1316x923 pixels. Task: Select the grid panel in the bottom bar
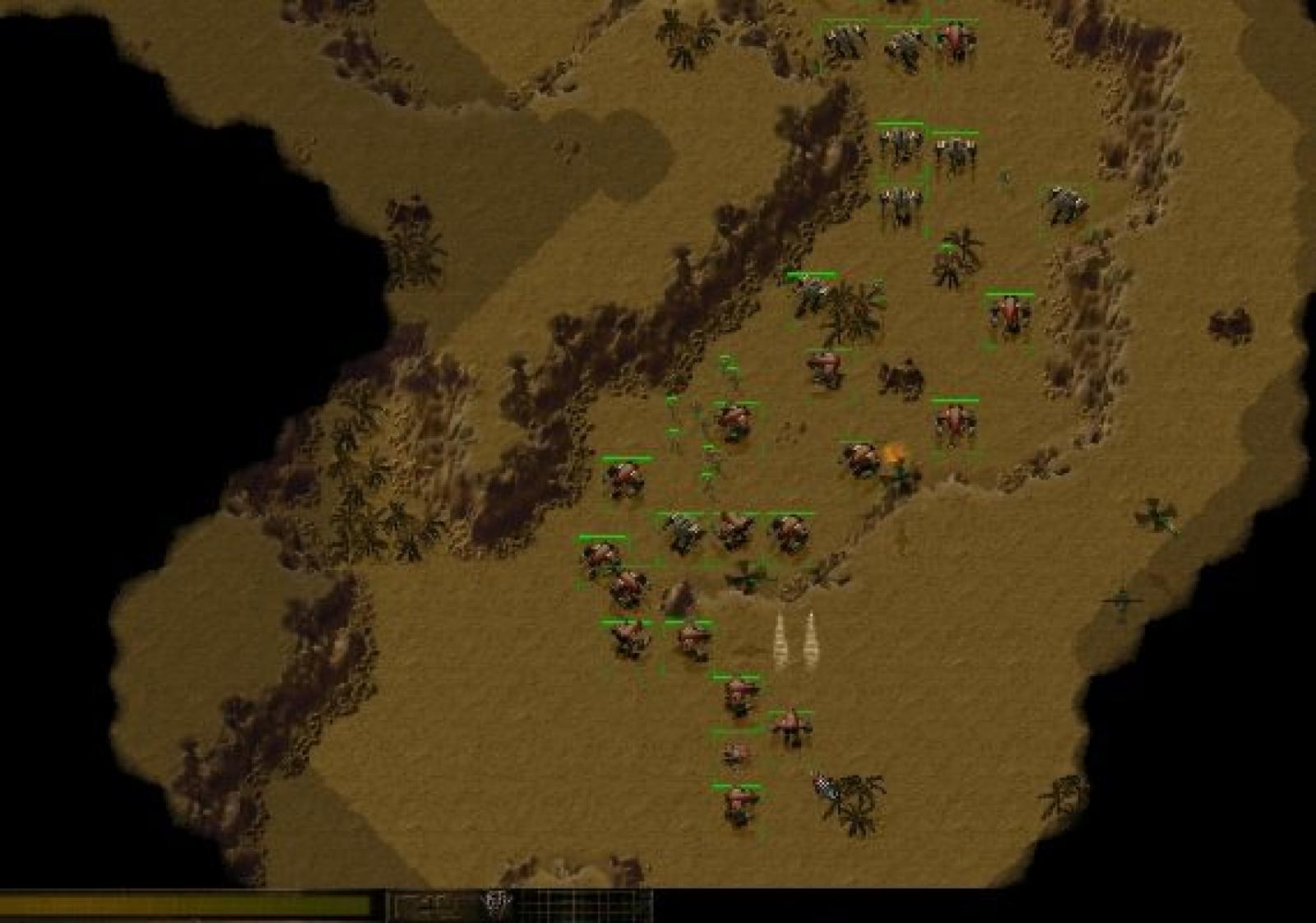point(585,906)
